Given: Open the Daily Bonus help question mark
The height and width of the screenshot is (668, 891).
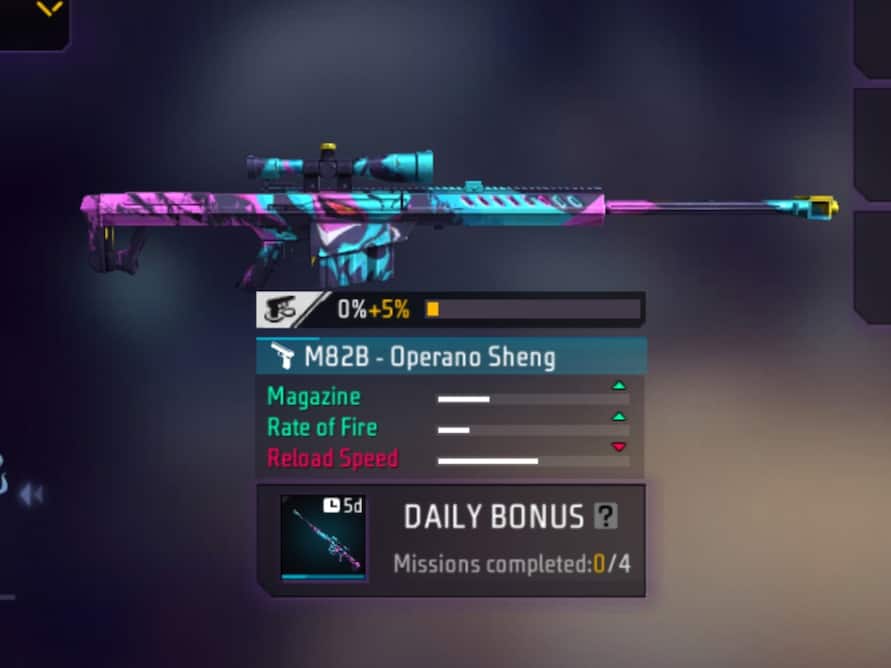Looking at the screenshot, I should click(605, 516).
